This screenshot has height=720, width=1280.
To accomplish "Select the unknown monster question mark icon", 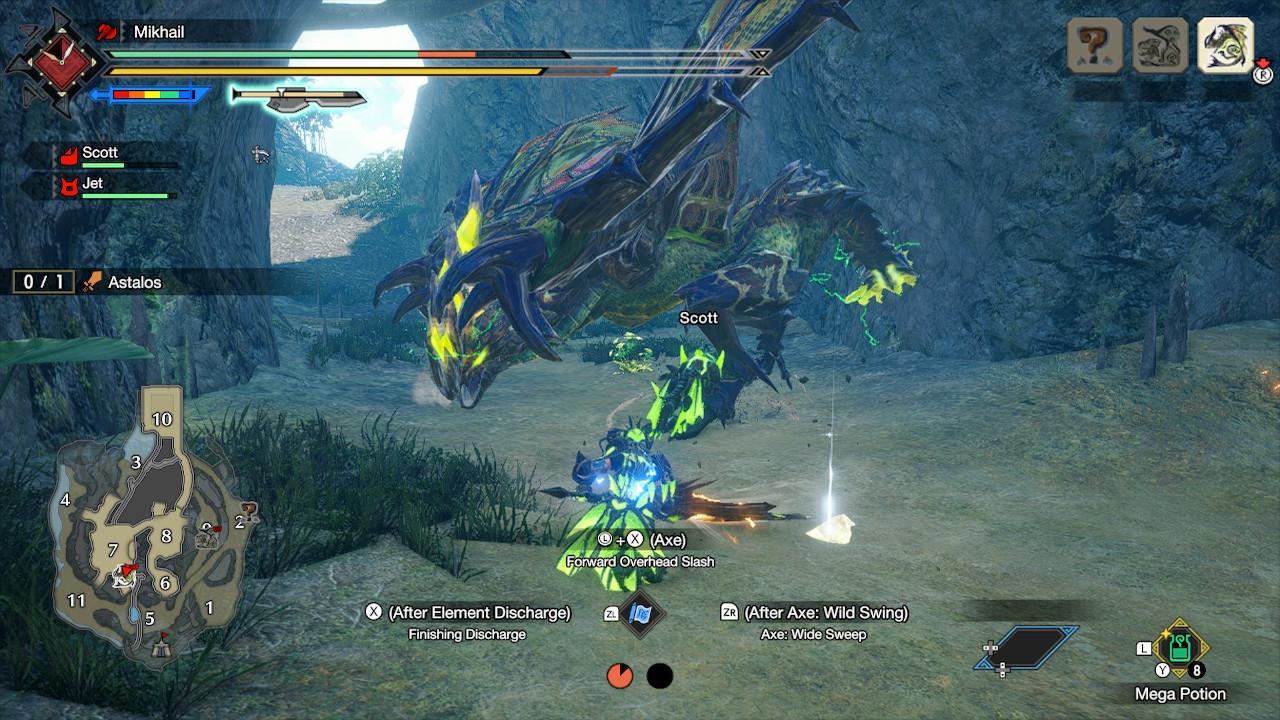I will pyautogui.click(x=1095, y=46).
